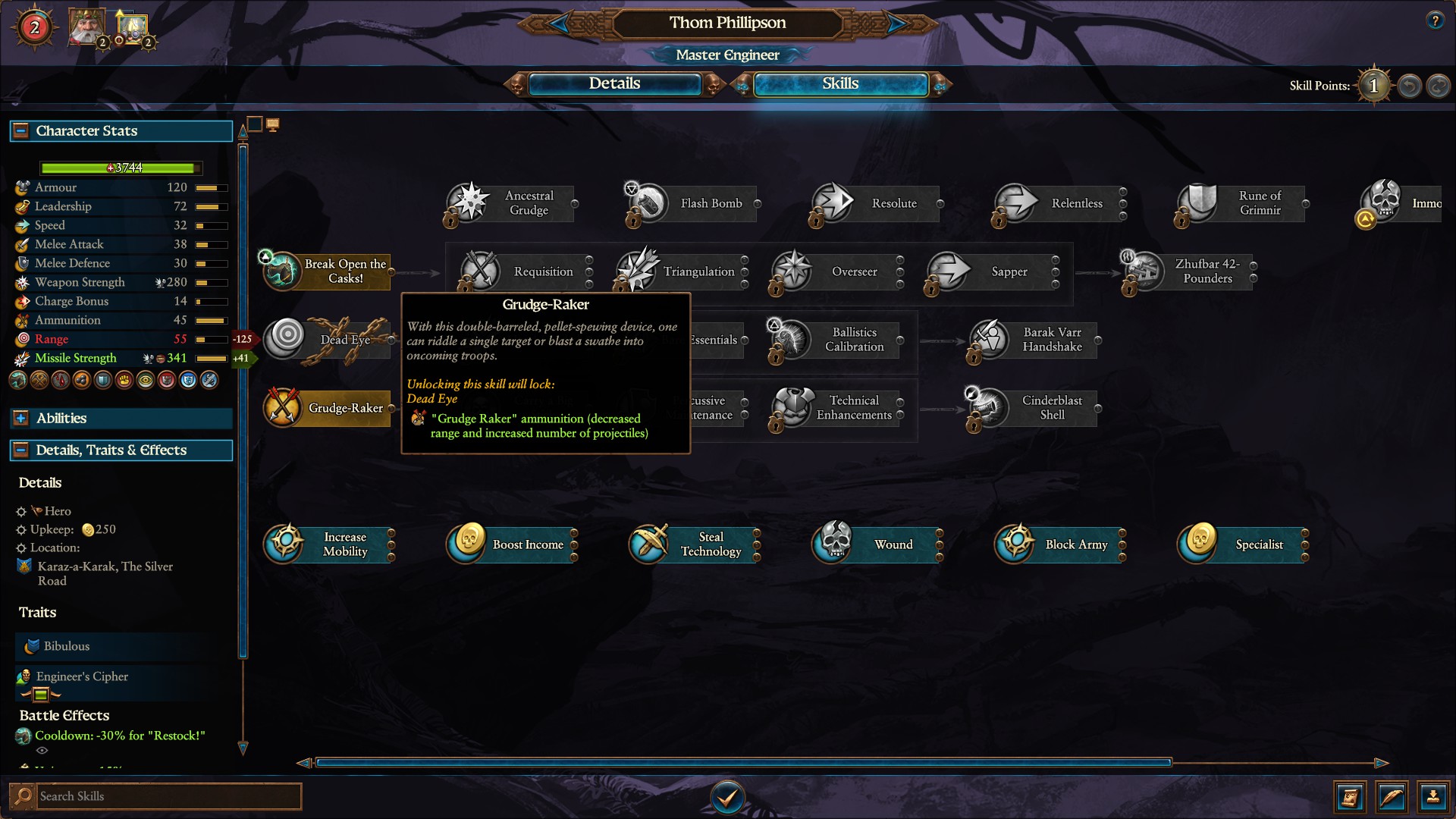Screen dimensions: 1456x819
Task: Select the Grudge-Raker skill icon
Action: click(284, 408)
